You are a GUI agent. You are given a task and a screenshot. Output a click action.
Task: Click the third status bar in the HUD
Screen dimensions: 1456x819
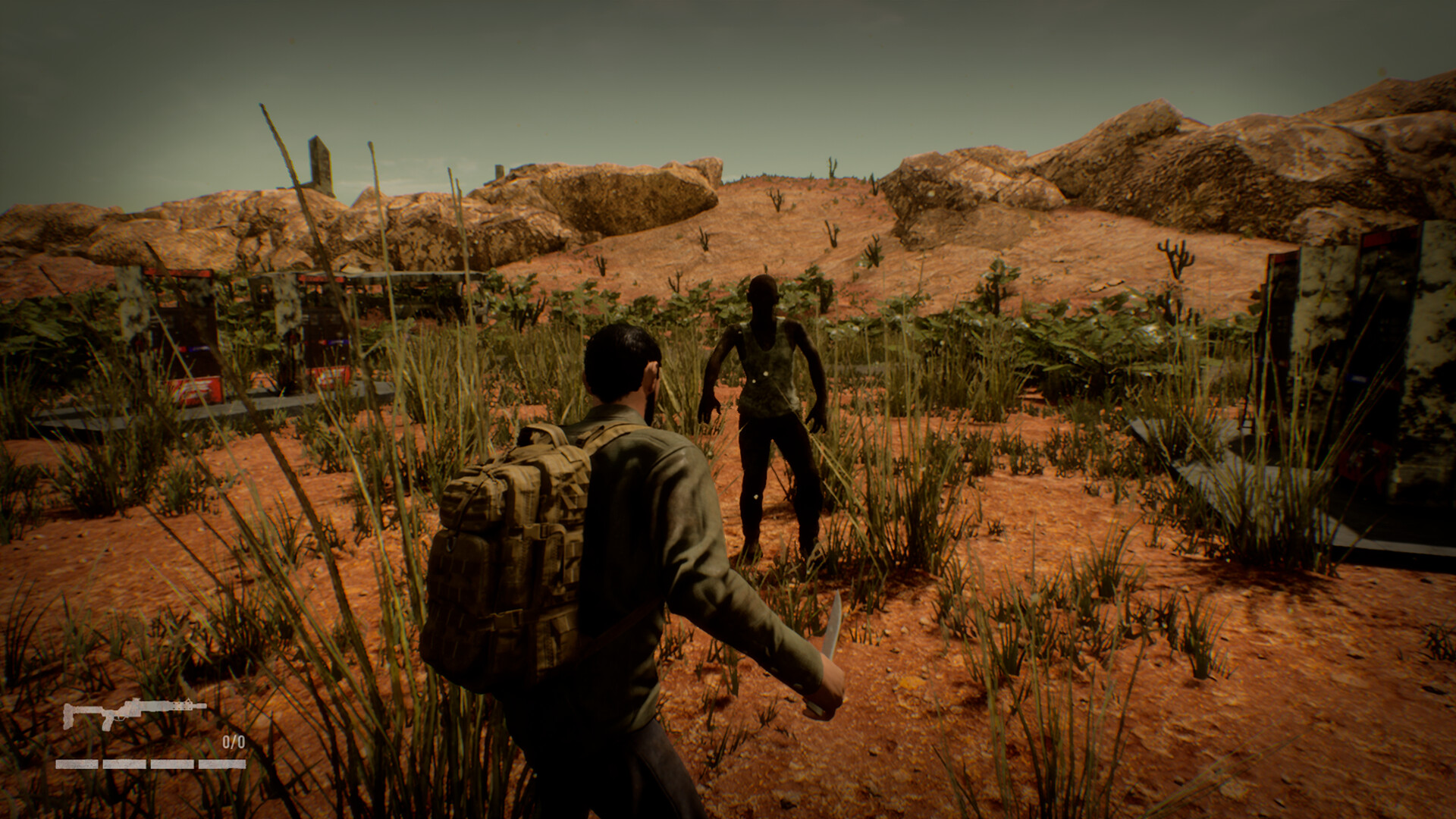point(171,764)
